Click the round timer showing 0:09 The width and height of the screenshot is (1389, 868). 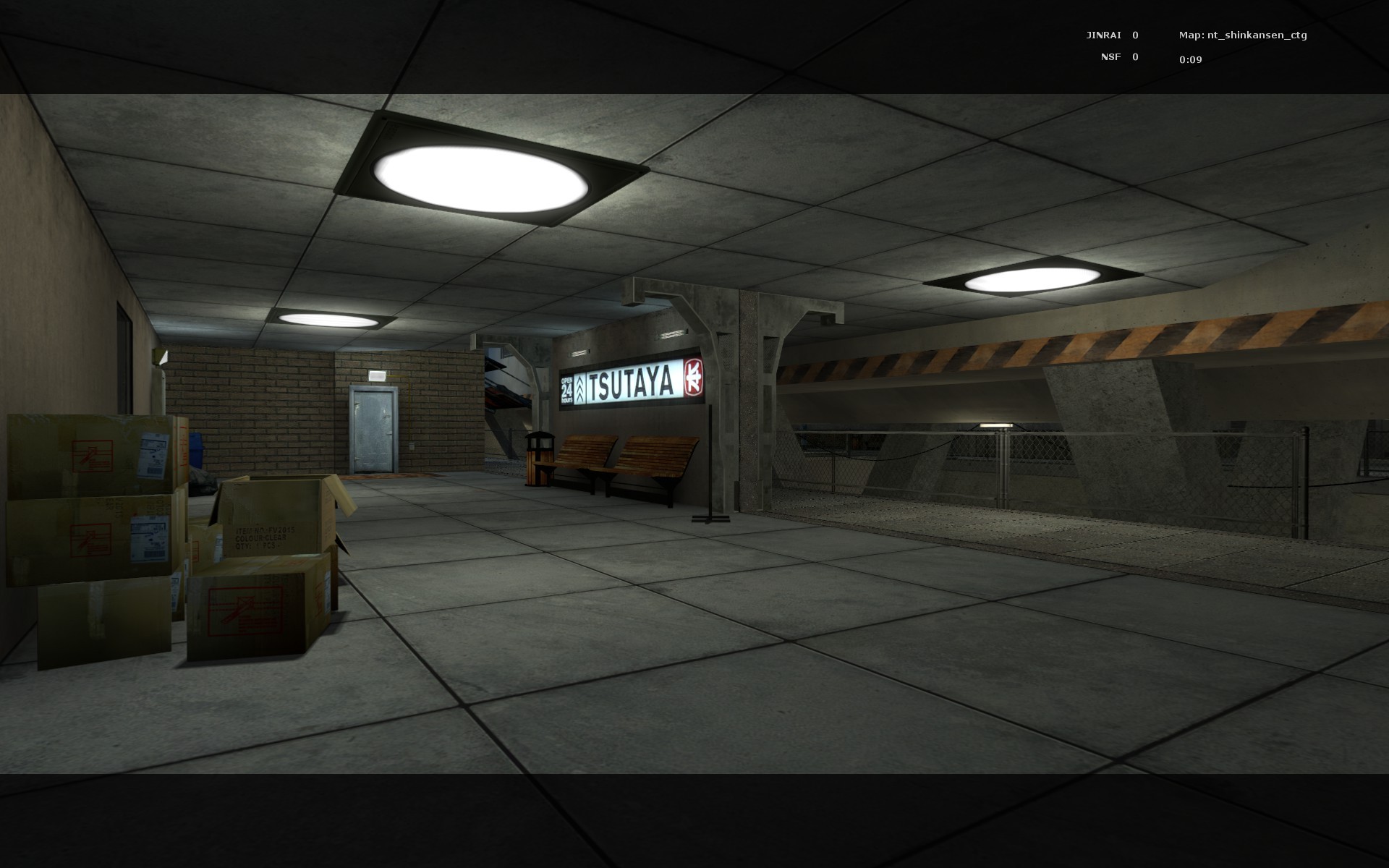(x=1191, y=61)
